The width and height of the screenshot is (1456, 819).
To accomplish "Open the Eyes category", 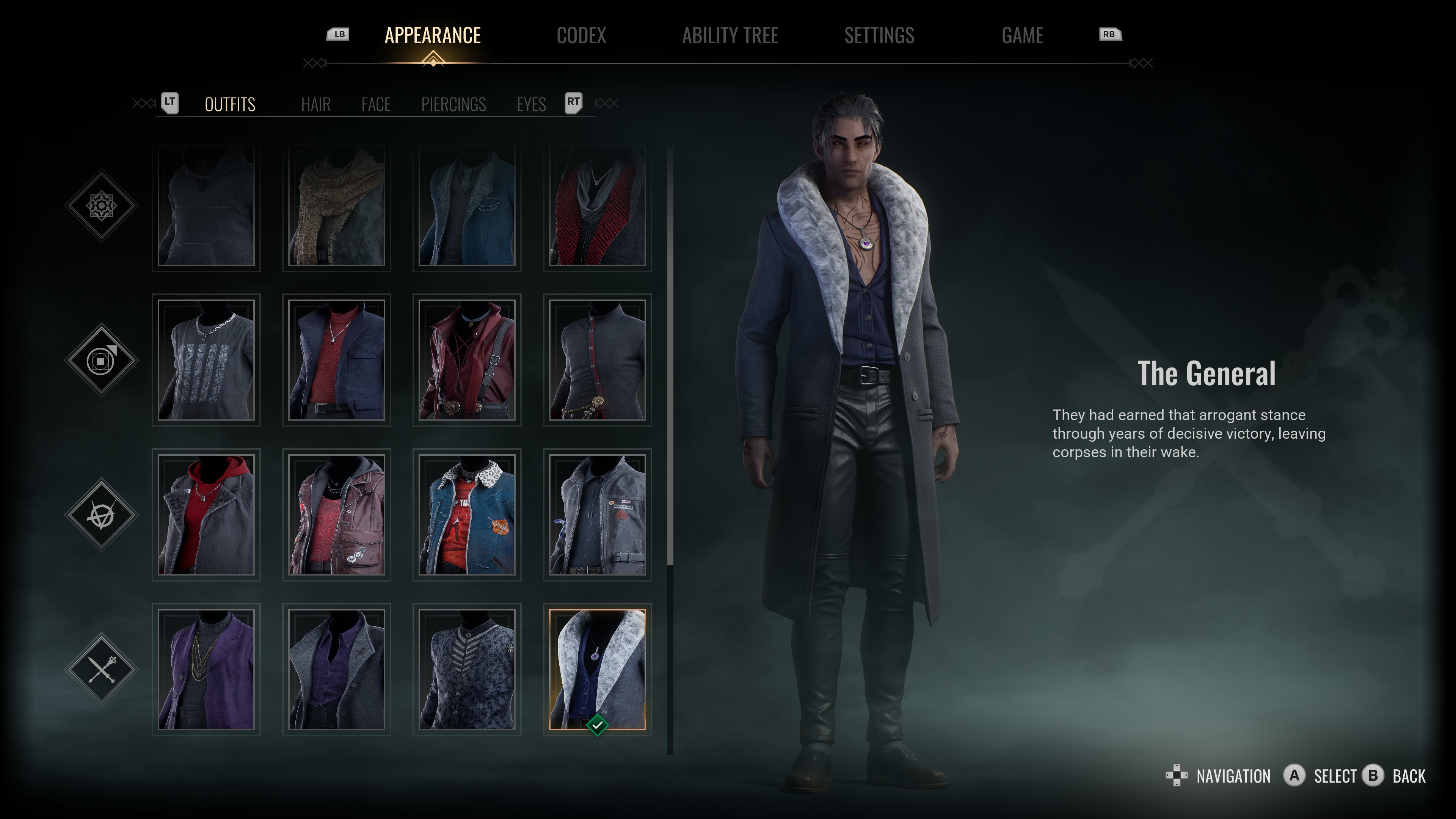I will [531, 105].
